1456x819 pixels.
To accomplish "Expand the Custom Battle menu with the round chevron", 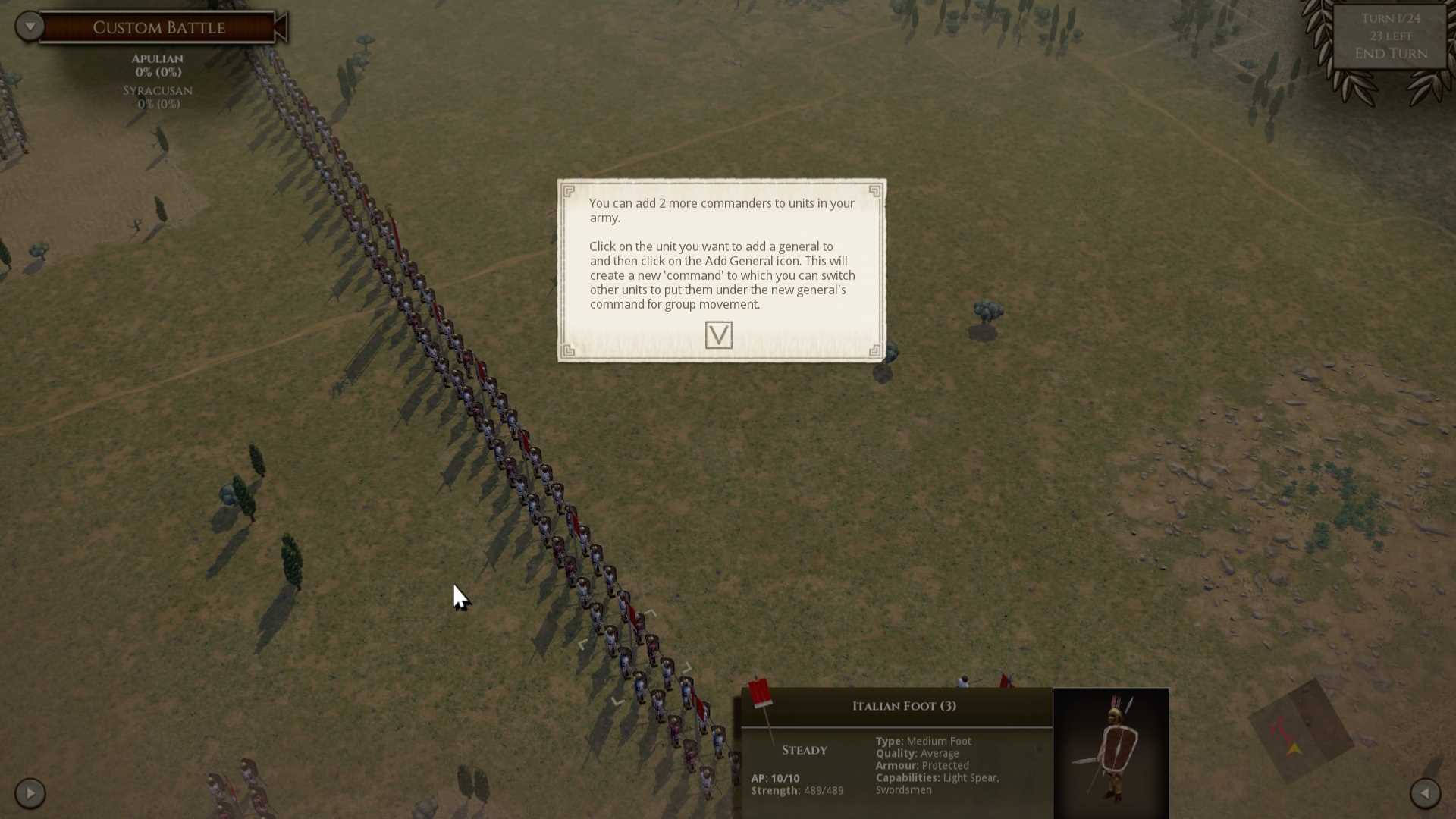I will (30, 25).
